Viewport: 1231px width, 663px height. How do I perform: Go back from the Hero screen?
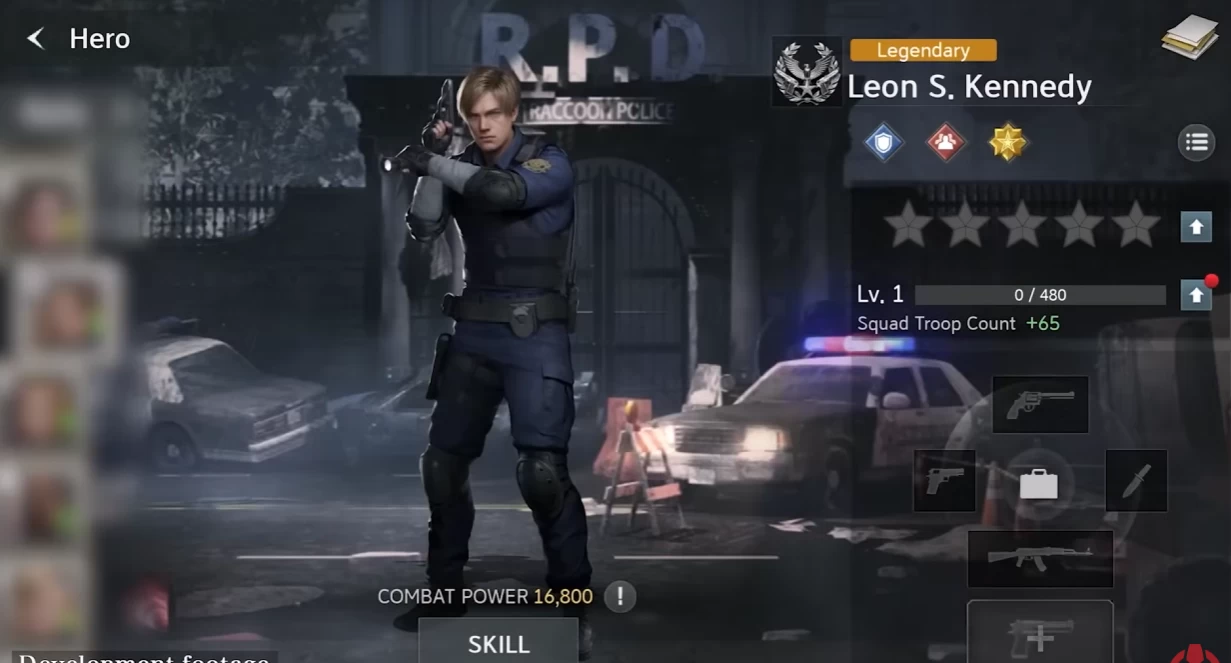(36, 39)
